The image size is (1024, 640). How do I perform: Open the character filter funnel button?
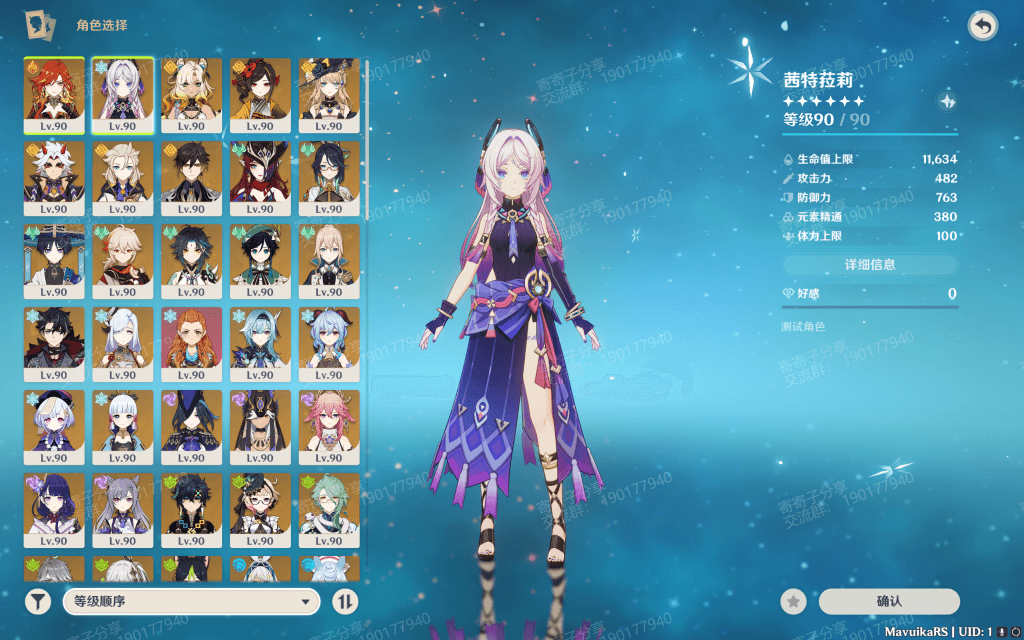point(38,601)
